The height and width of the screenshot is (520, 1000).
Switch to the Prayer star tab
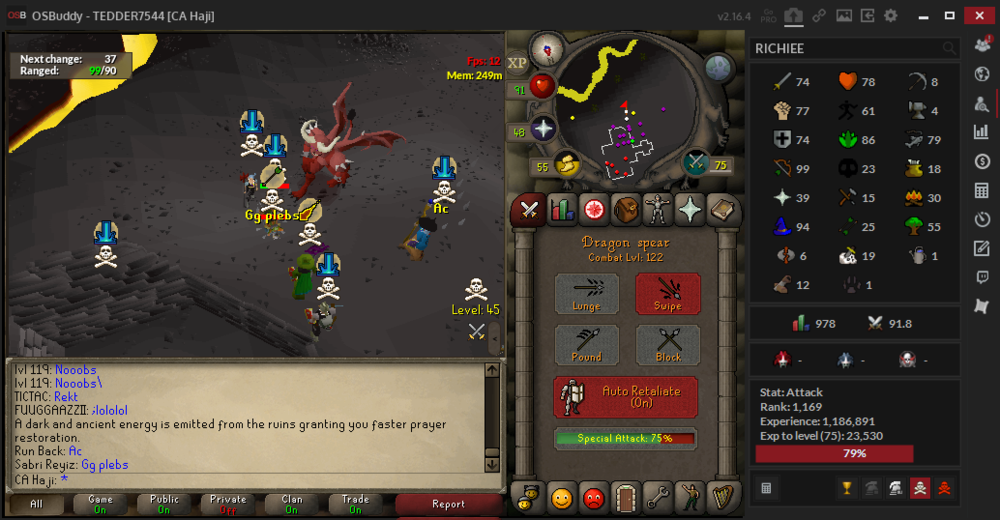690,210
